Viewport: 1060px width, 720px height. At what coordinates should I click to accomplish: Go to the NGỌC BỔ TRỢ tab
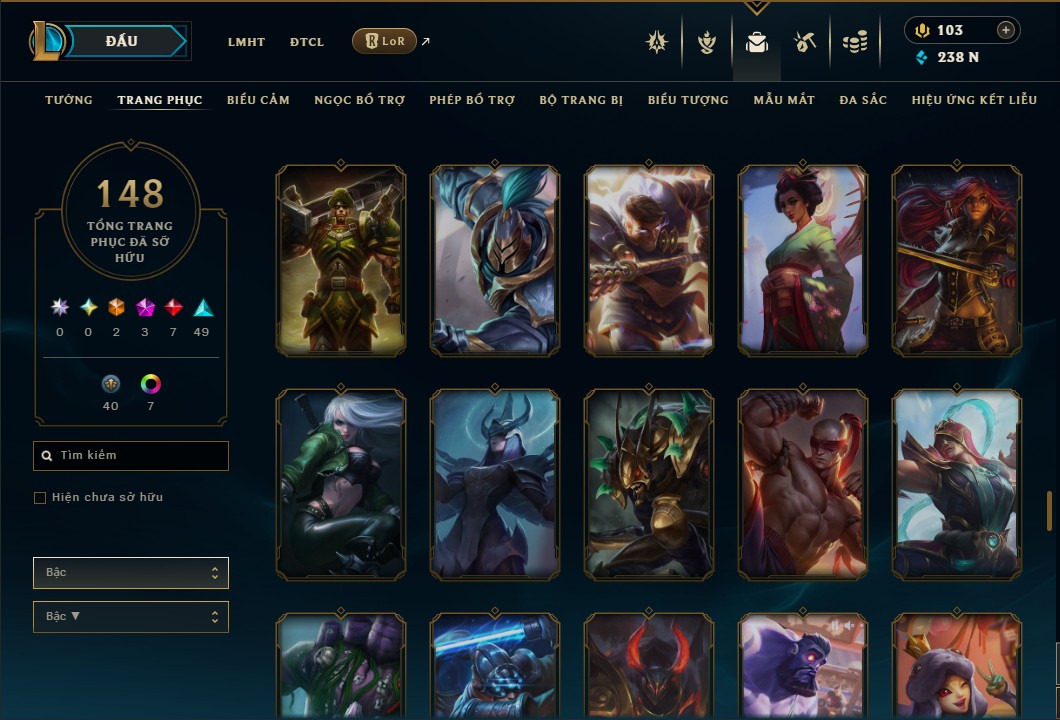[x=359, y=100]
